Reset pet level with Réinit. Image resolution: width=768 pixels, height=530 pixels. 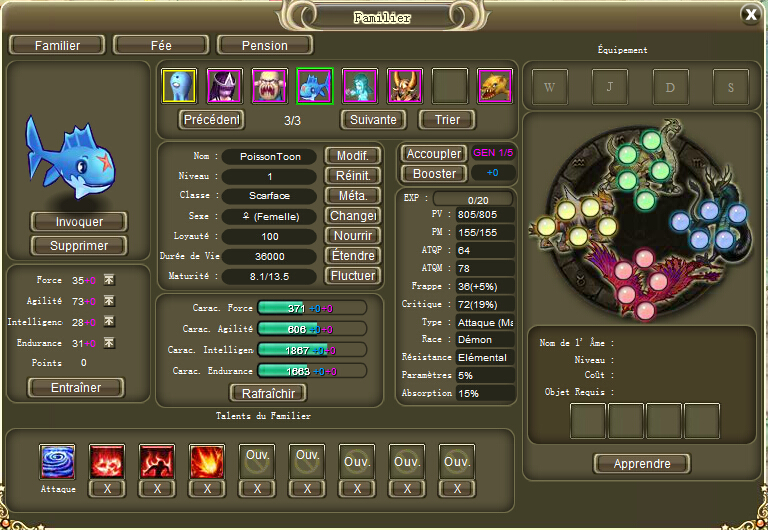[x=353, y=176]
